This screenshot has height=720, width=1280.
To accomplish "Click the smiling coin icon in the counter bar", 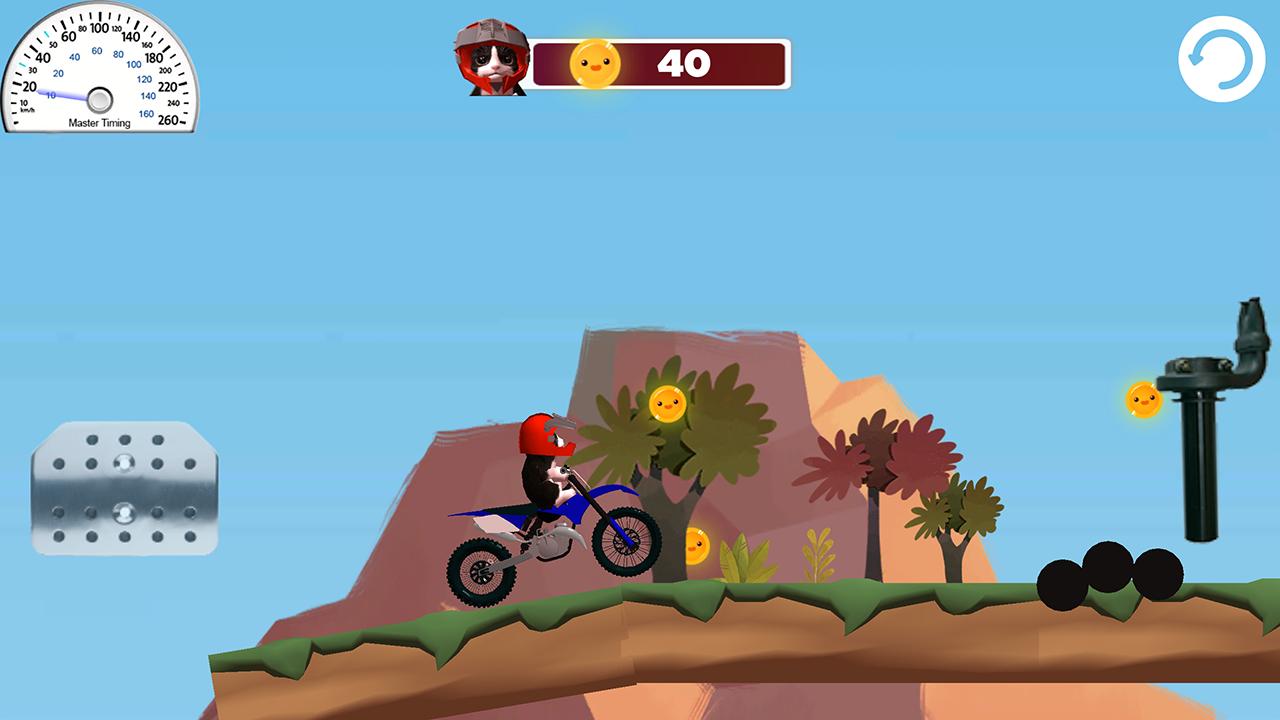I will pyautogui.click(x=595, y=62).
